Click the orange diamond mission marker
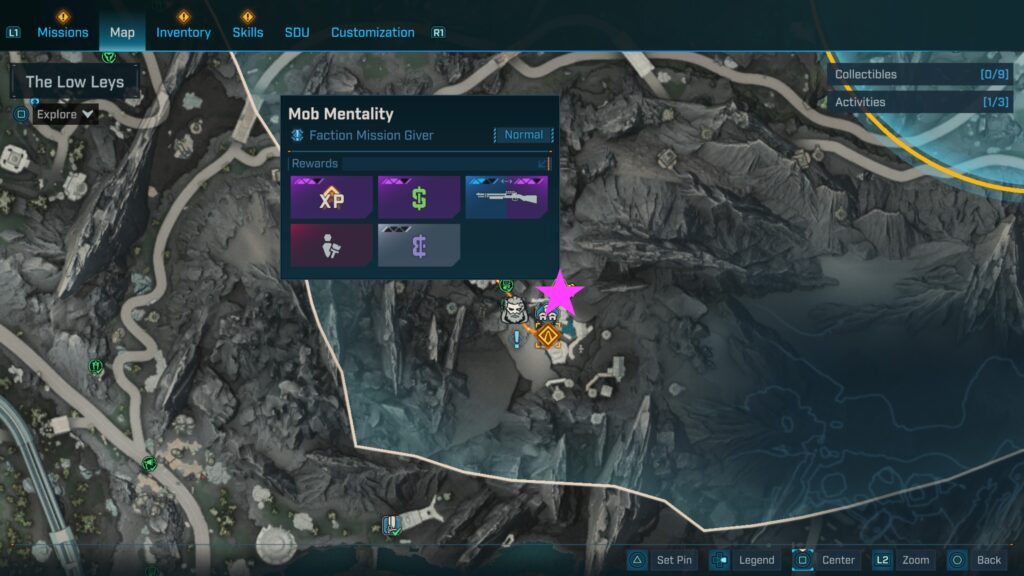 click(x=547, y=335)
